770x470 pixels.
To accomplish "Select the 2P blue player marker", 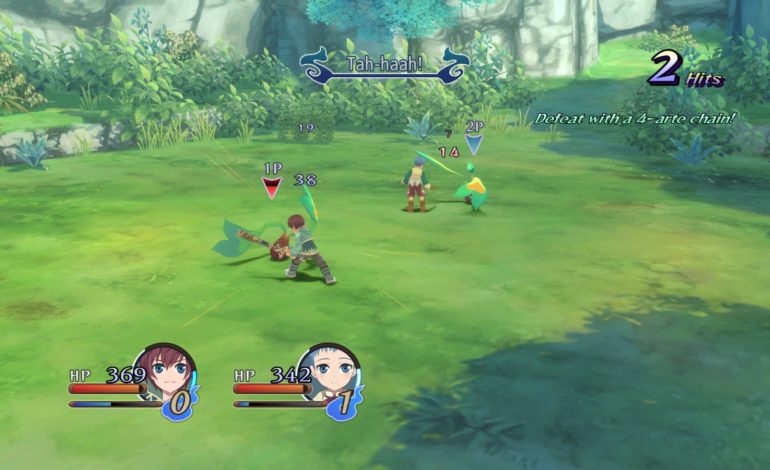I will click(x=474, y=141).
